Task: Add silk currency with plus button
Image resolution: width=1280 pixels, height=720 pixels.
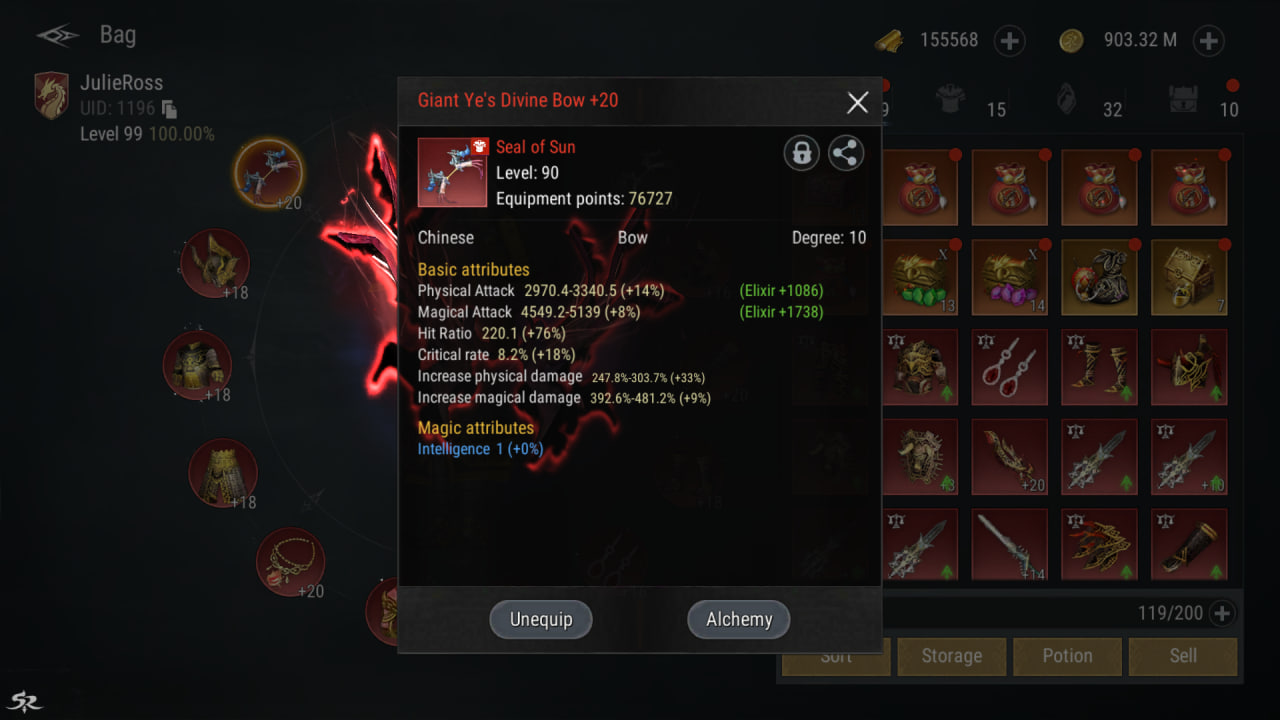Action: [x=1009, y=41]
